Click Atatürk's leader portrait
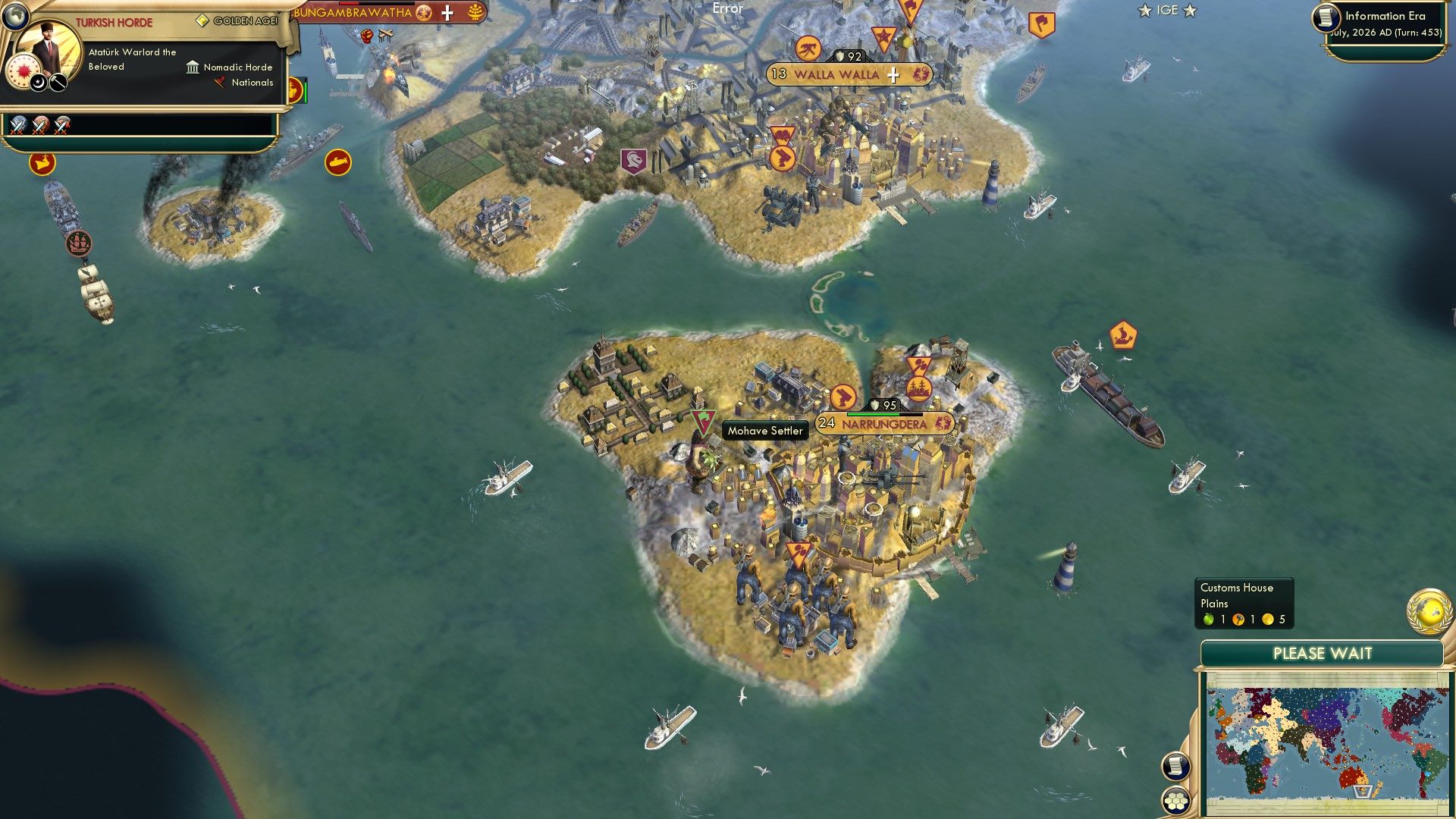1456x819 pixels. click(x=48, y=45)
